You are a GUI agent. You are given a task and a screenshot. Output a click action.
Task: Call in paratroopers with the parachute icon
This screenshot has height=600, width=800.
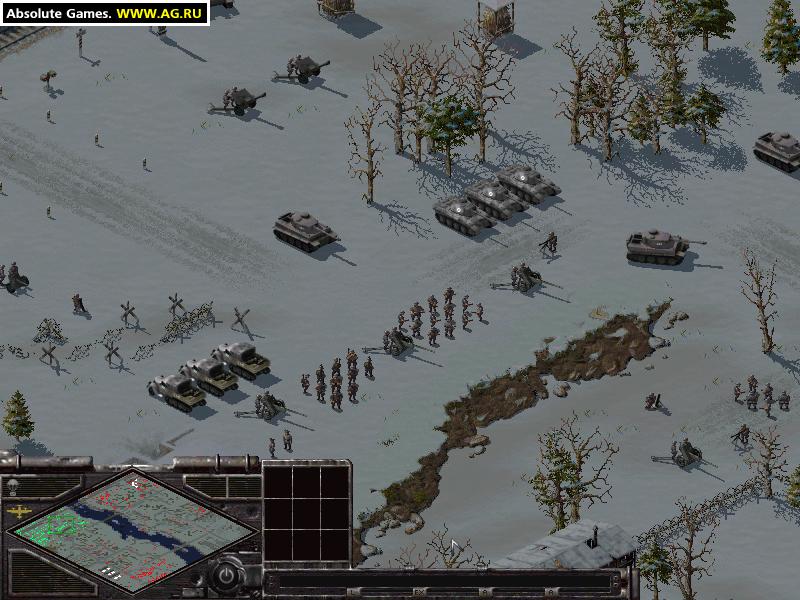coord(13,486)
